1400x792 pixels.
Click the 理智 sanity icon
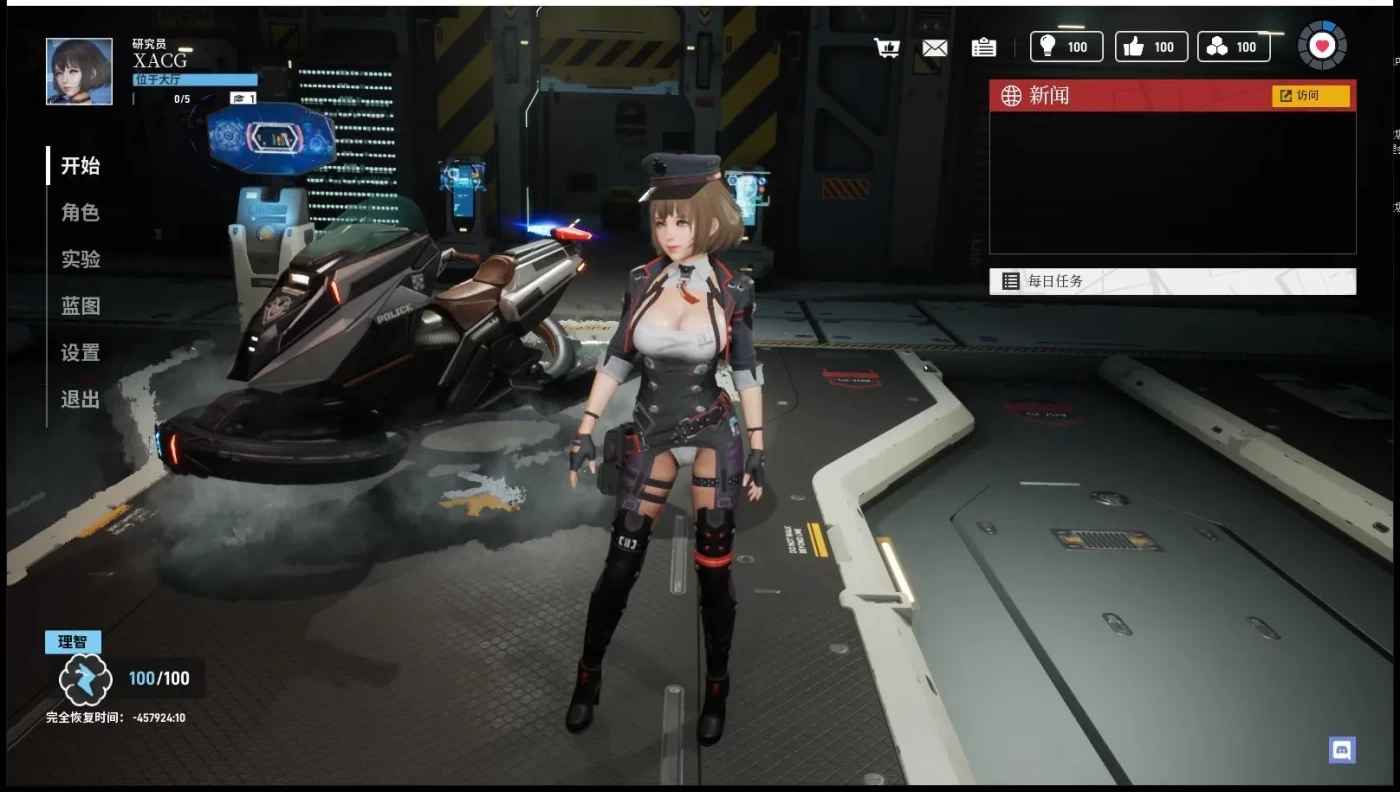pyautogui.click(x=85, y=679)
